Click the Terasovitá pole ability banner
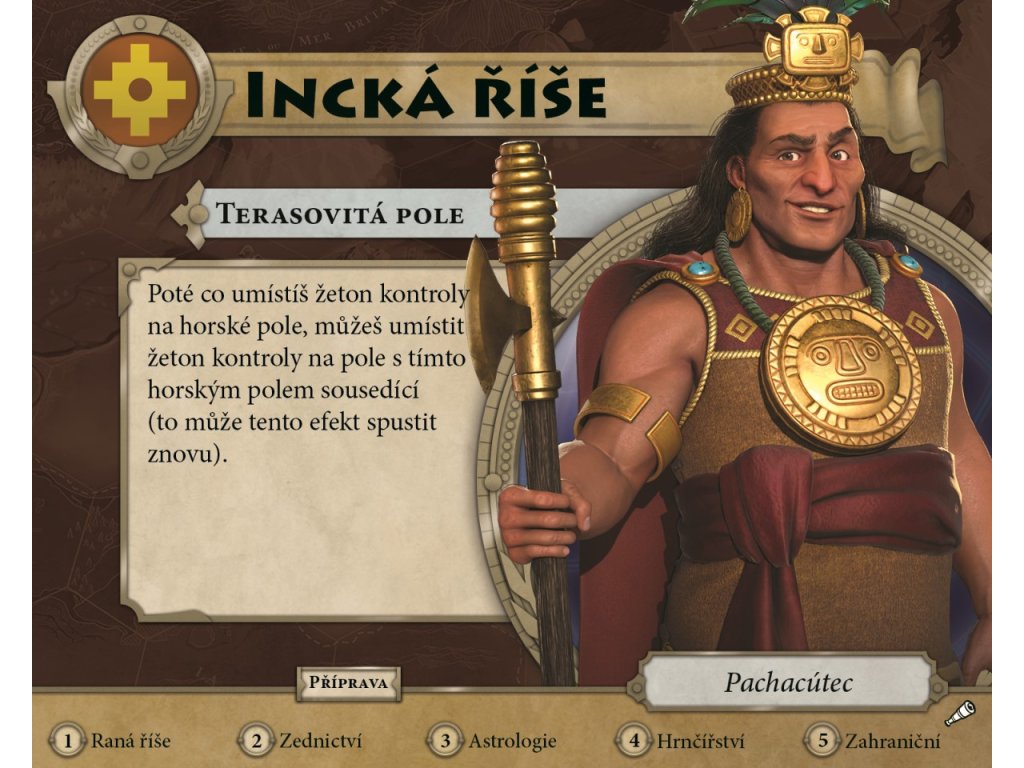 pyautogui.click(x=340, y=214)
